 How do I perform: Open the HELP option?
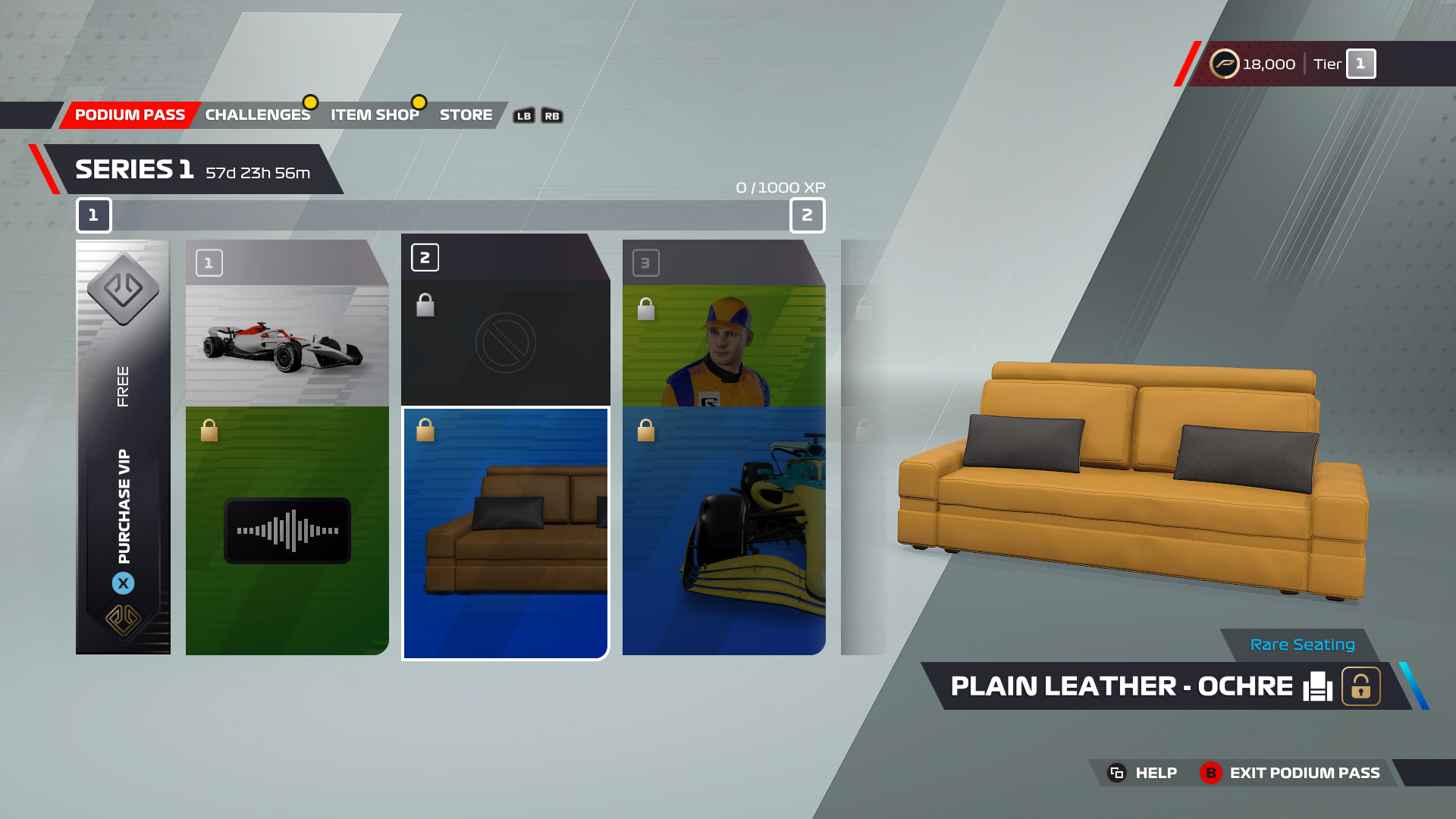(1156, 773)
